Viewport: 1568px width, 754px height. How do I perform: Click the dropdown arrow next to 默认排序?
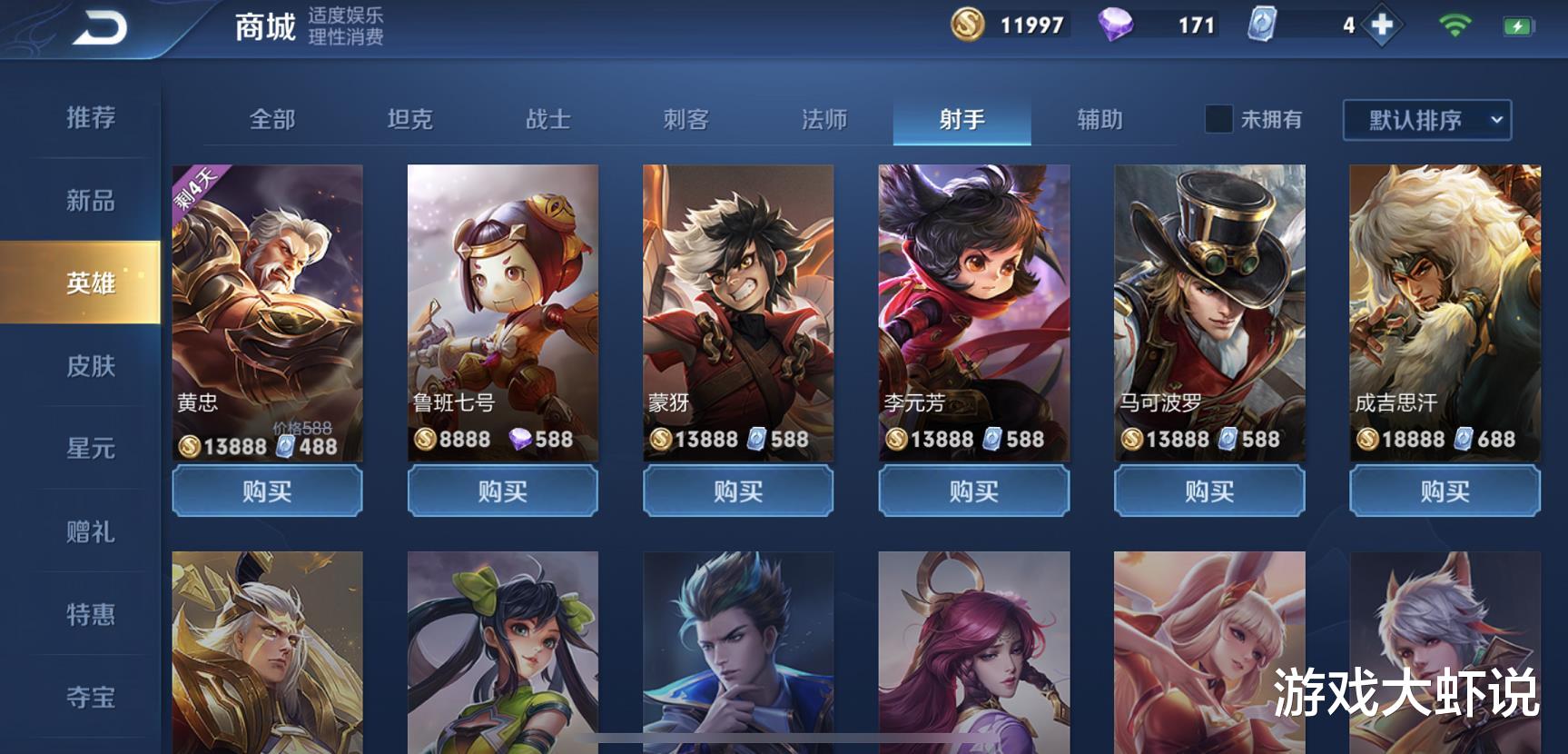pos(1495,119)
